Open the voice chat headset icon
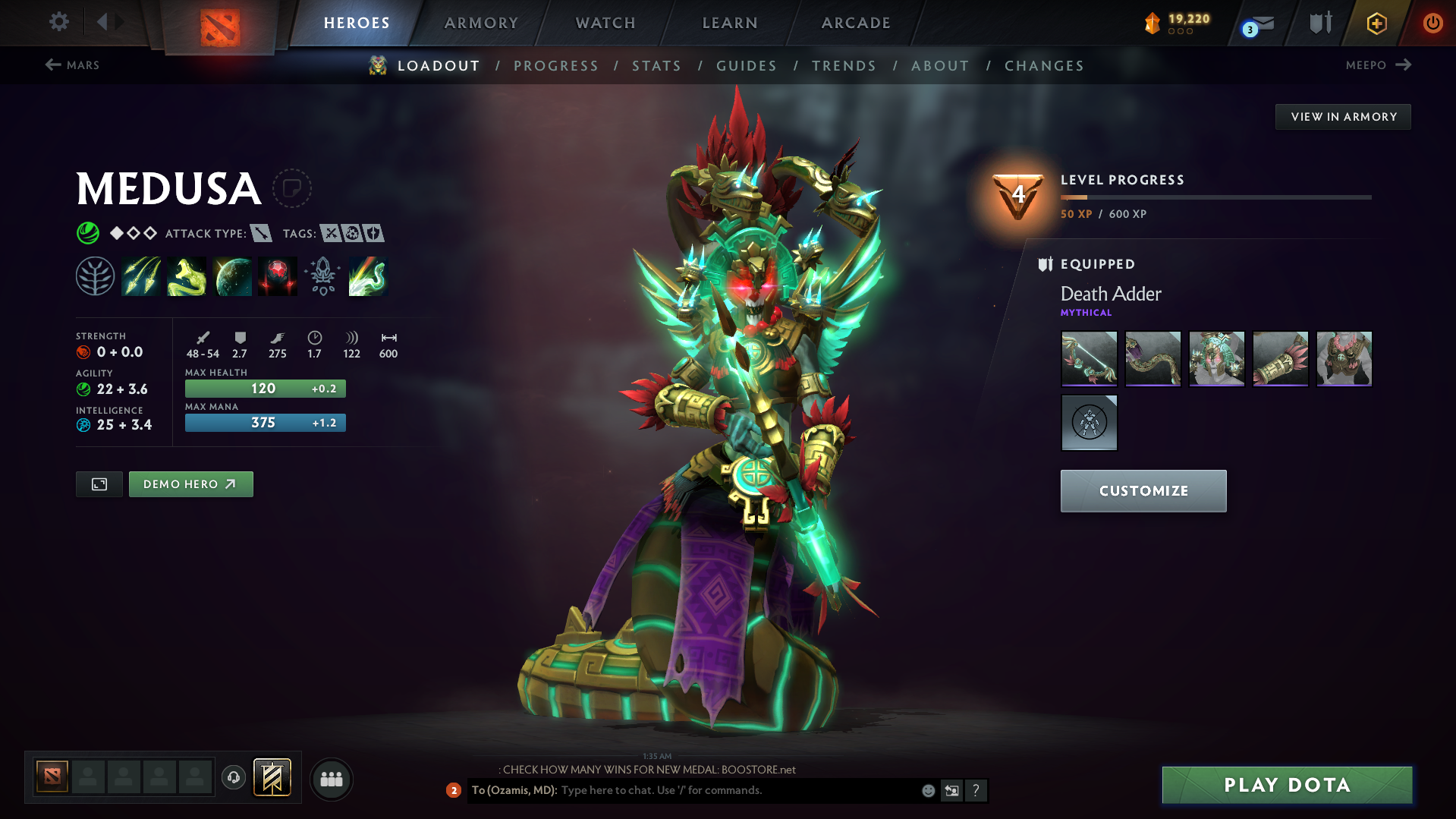Screen dimensions: 1456x819 click(x=233, y=778)
